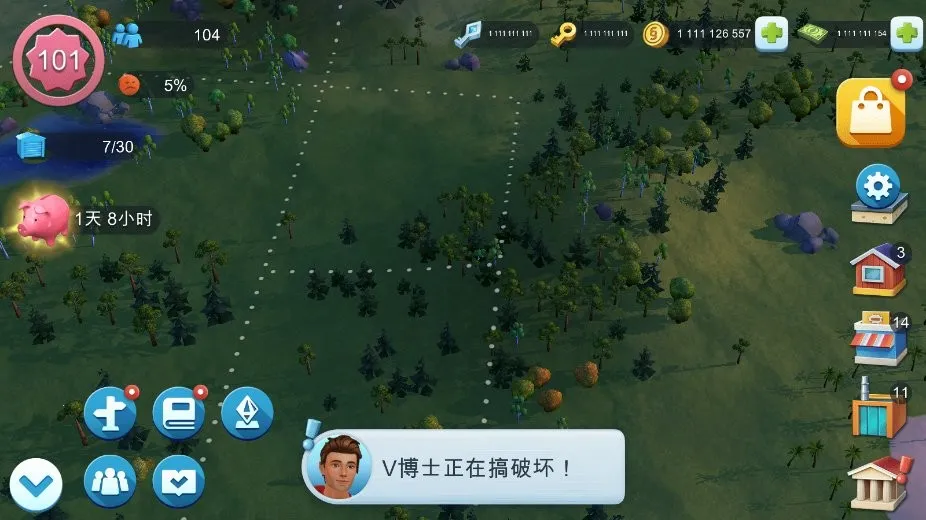
Task: Tap the advisor message about Dr. V
Action: [463, 467]
